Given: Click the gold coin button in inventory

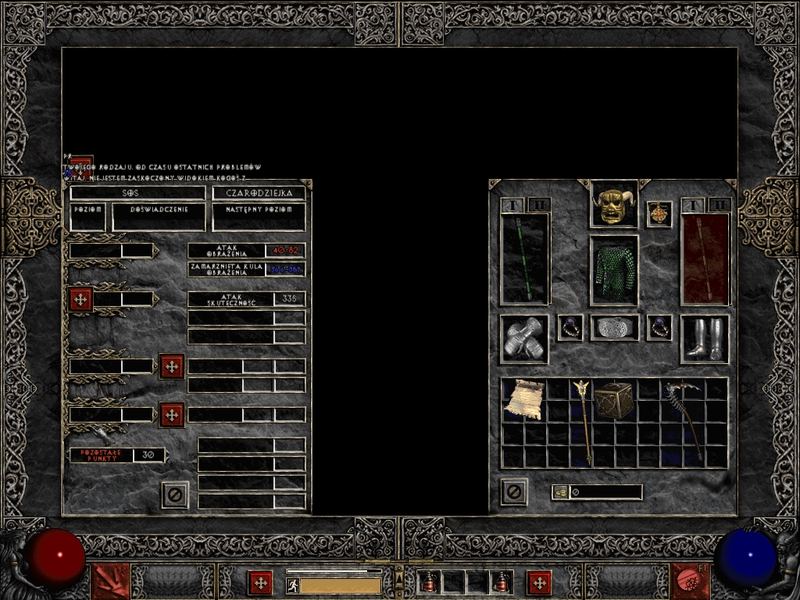Looking at the screenshot, I should (560, 492).
